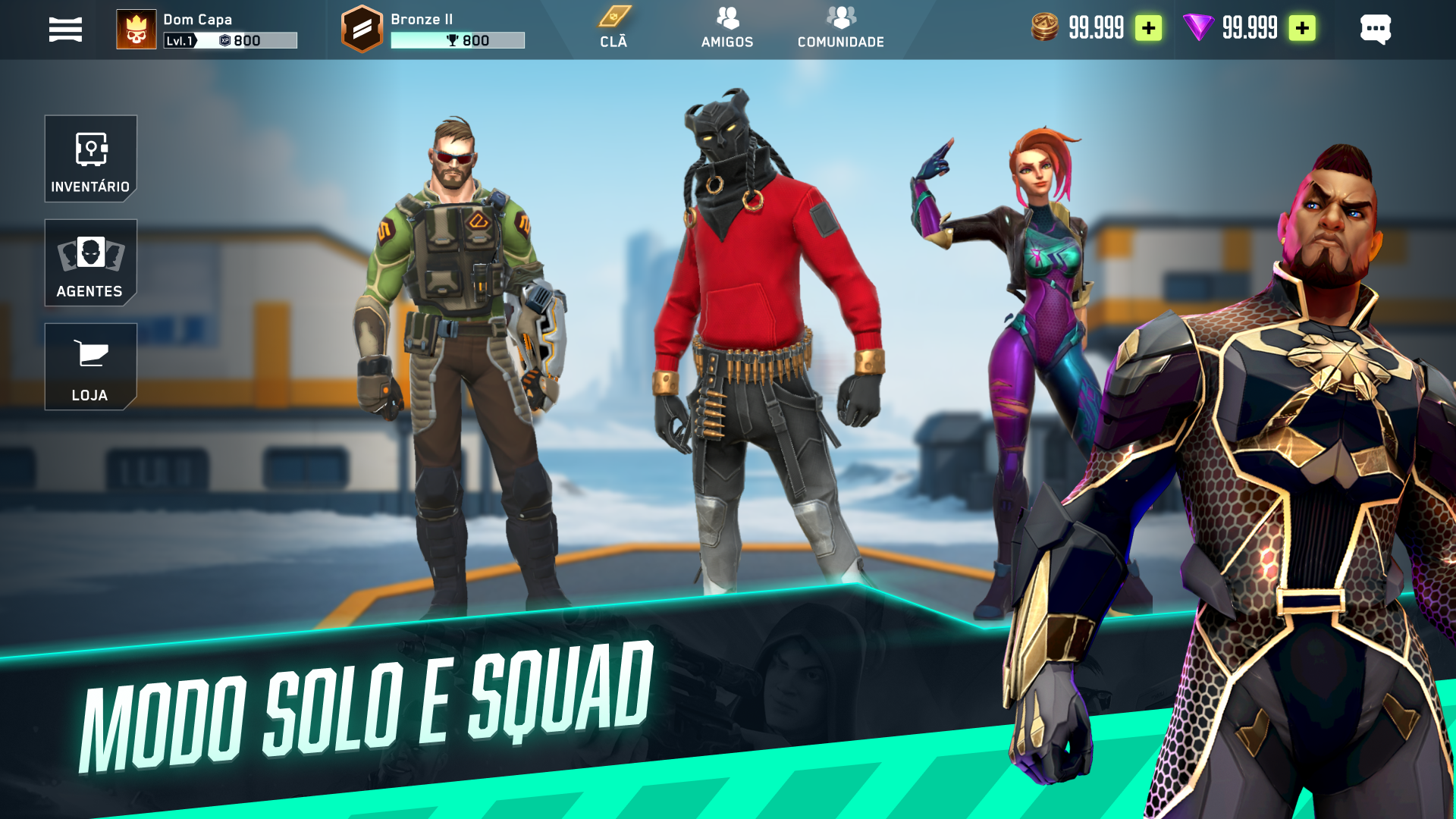
Task: Open the Inventário panel
Action: pyautogui.click(x=90, y=159)
